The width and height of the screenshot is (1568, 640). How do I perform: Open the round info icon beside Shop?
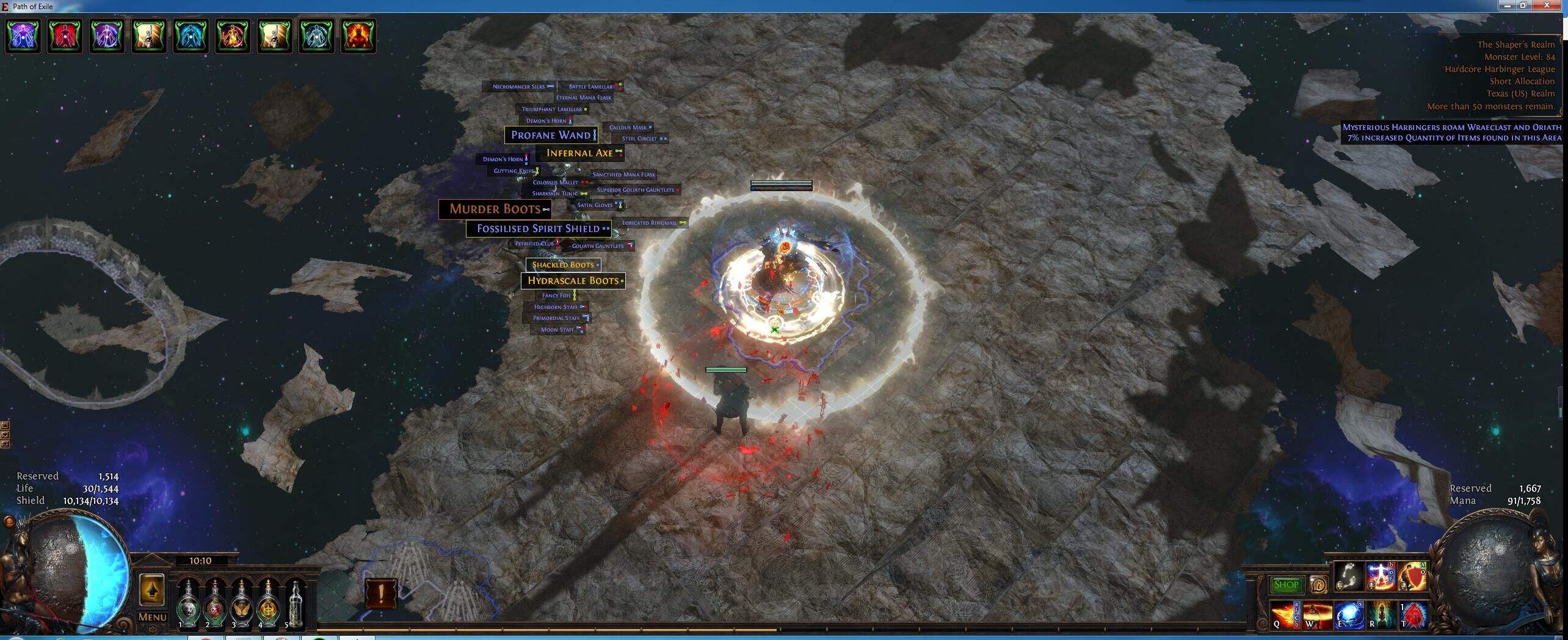[1318, 585]
